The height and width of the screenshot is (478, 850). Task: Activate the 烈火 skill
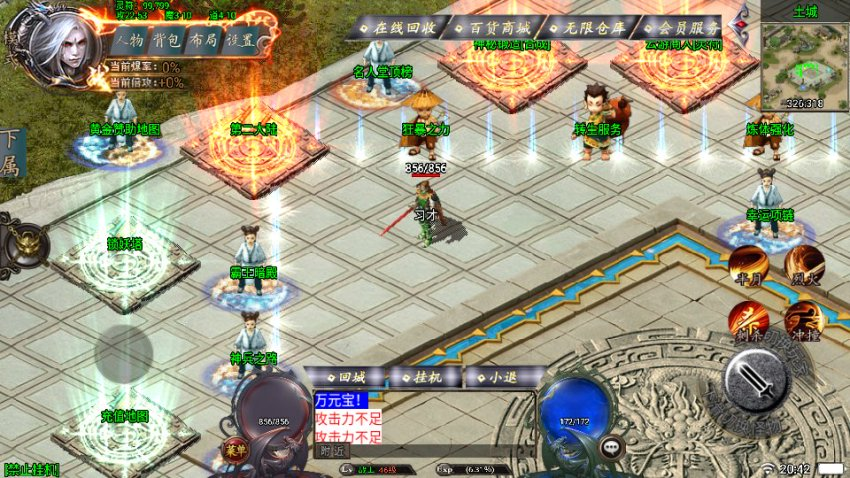point(804,264)
